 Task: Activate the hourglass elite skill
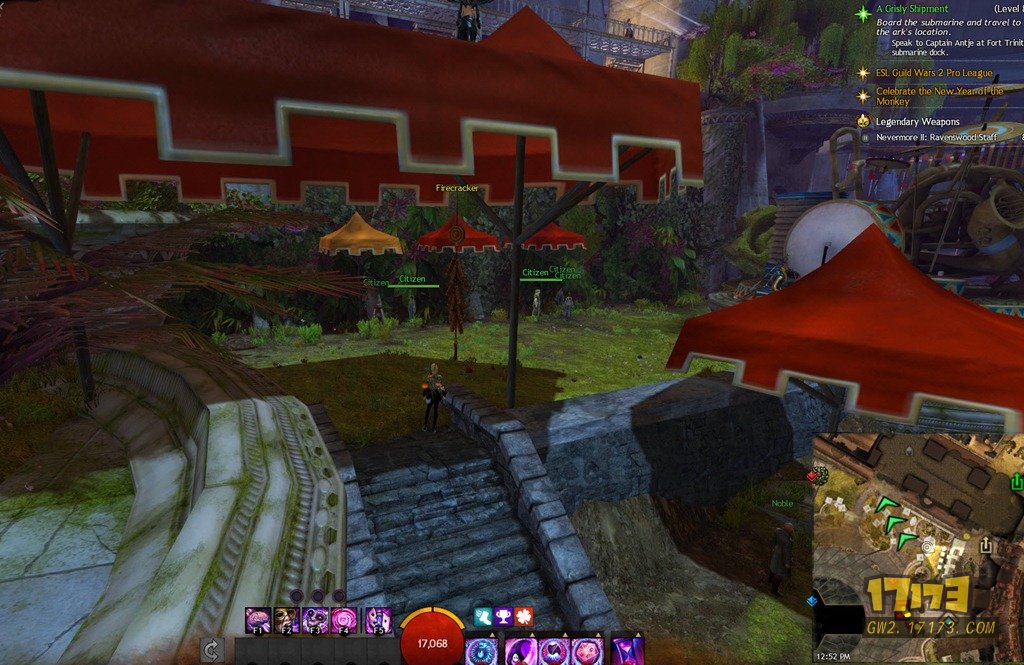pyautogui.click(x=627, y=651)
